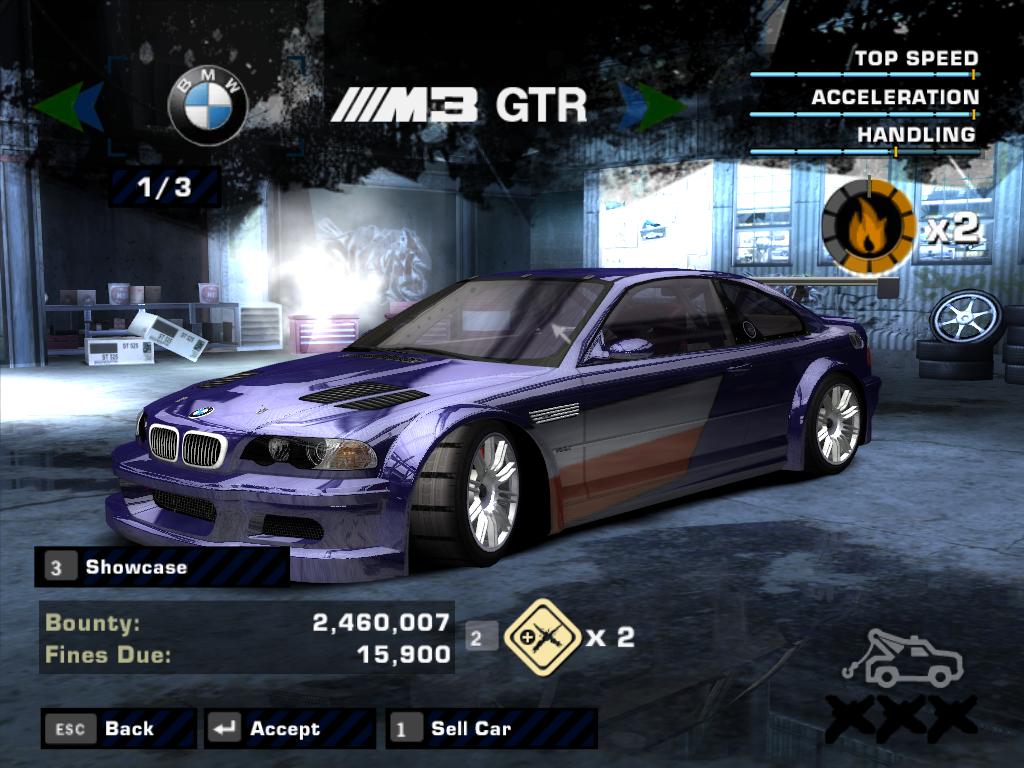Confirm the car with Accept
Screen dimensions: 1024x768
point(288,729)
